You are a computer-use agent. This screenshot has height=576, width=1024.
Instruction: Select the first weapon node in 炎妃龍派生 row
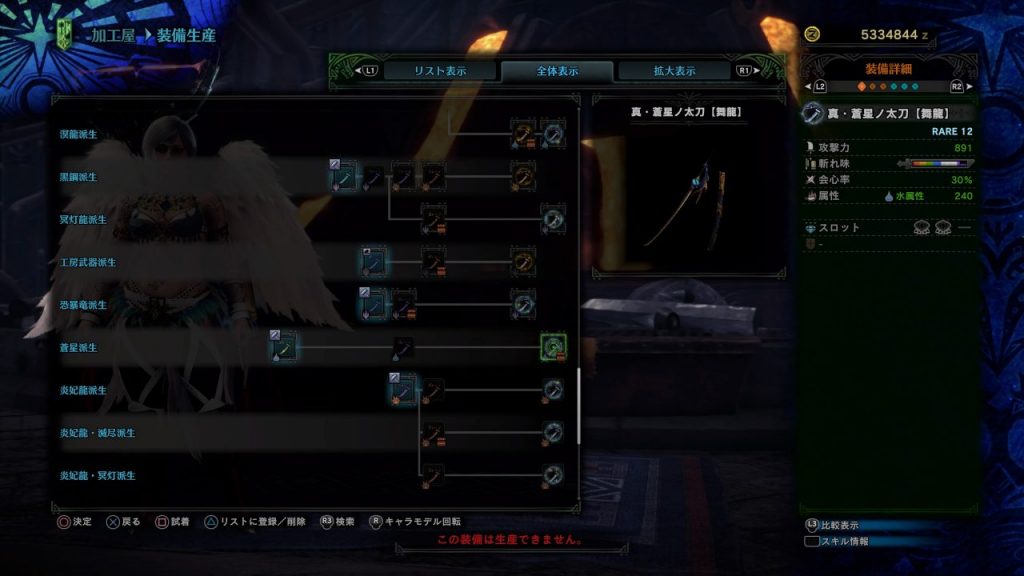(402, 388)
